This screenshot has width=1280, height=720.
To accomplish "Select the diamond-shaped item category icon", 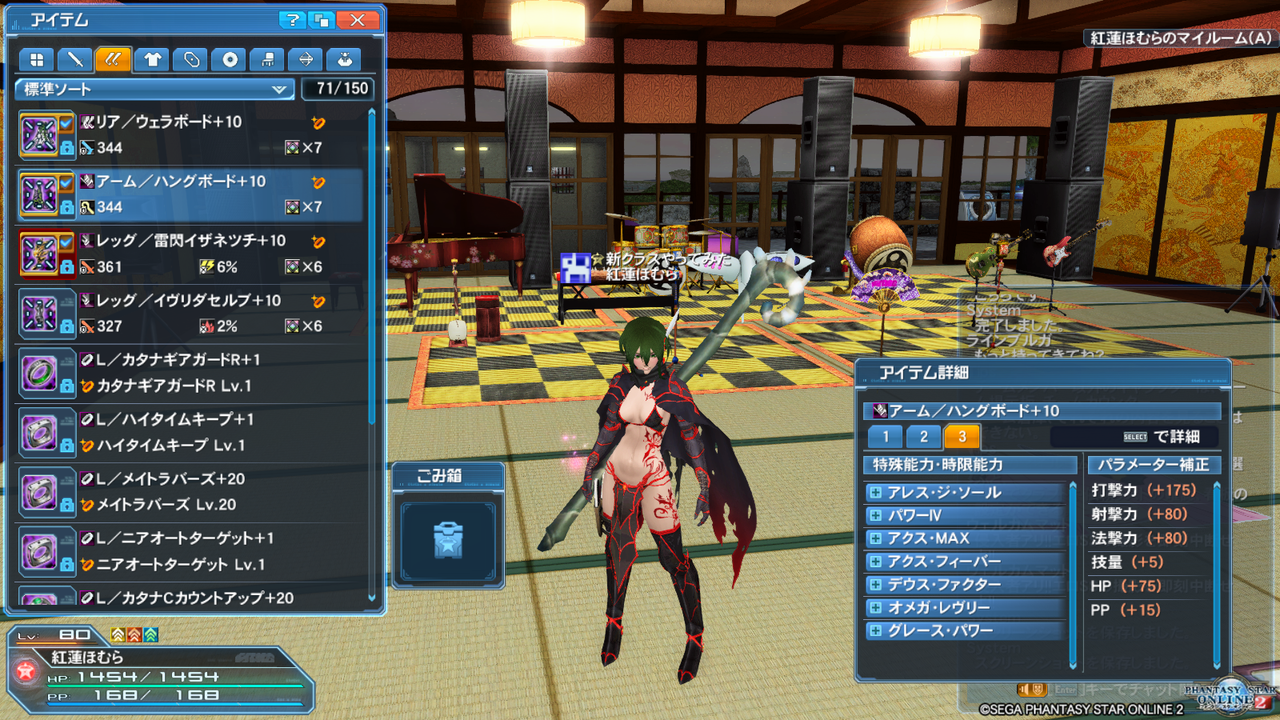I will (x=307, y=59).
